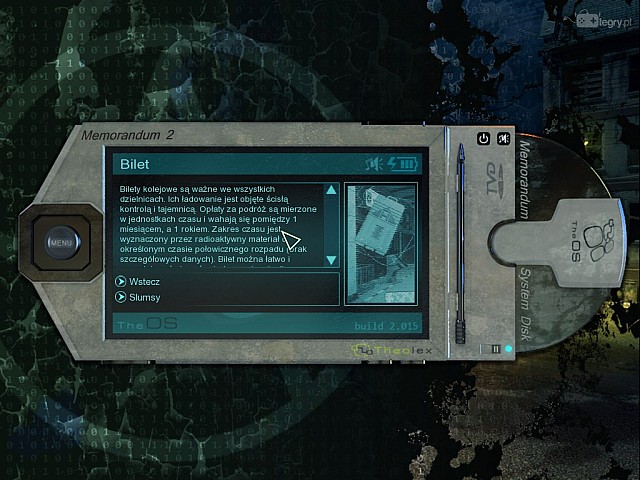Toggle sound with the speaker button
The image size is (640, 480).
504,139
